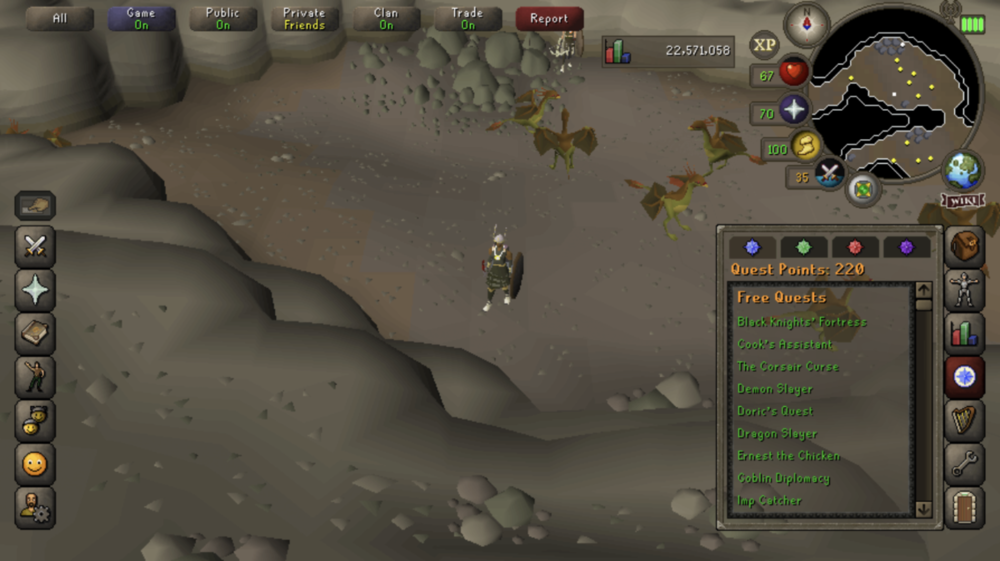Open the Wiki lookup banner
This screenshot has height=561, width=1000.
(961, 201)
